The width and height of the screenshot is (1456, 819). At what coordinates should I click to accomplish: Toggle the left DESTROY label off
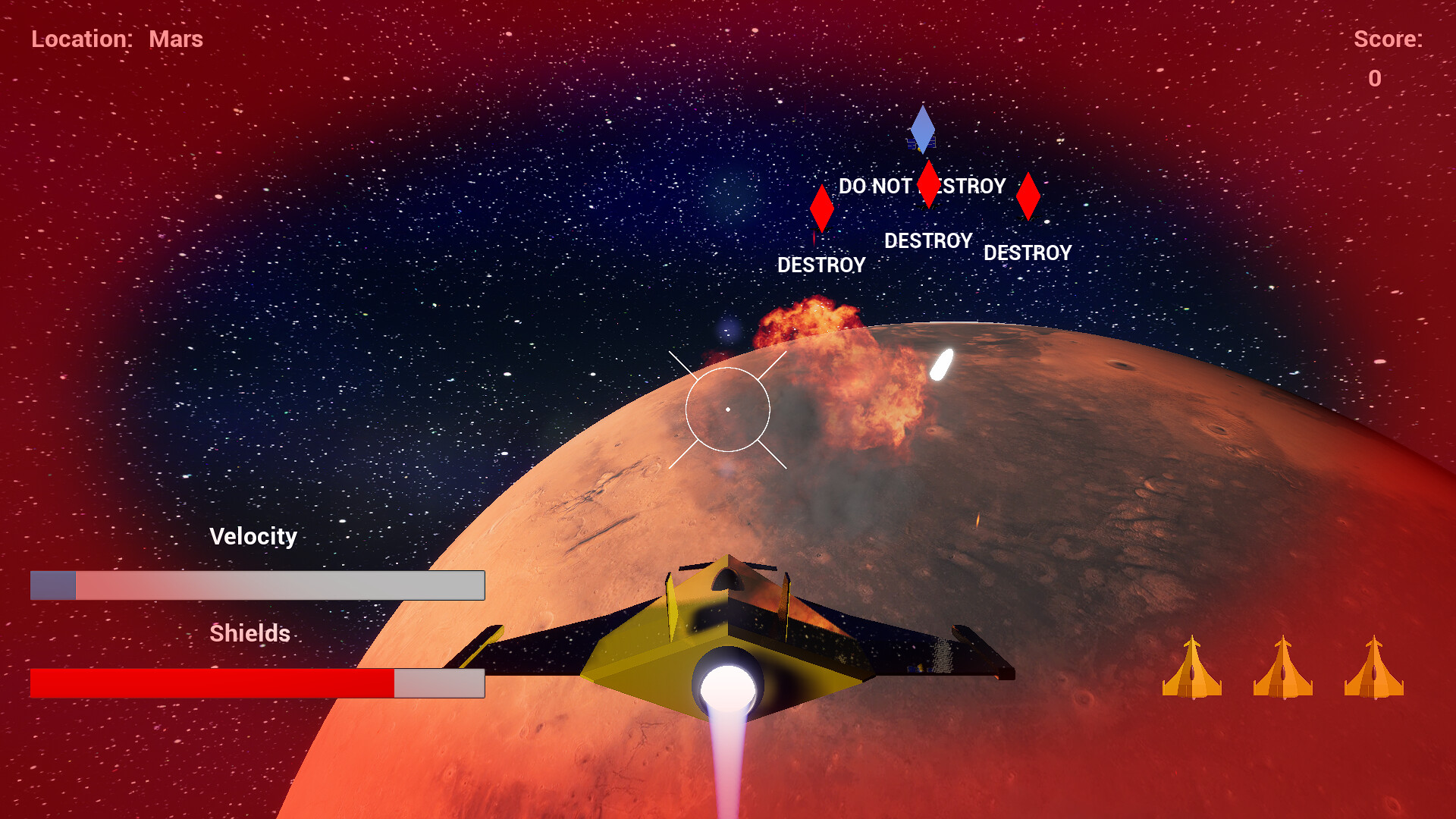point(821,265)
